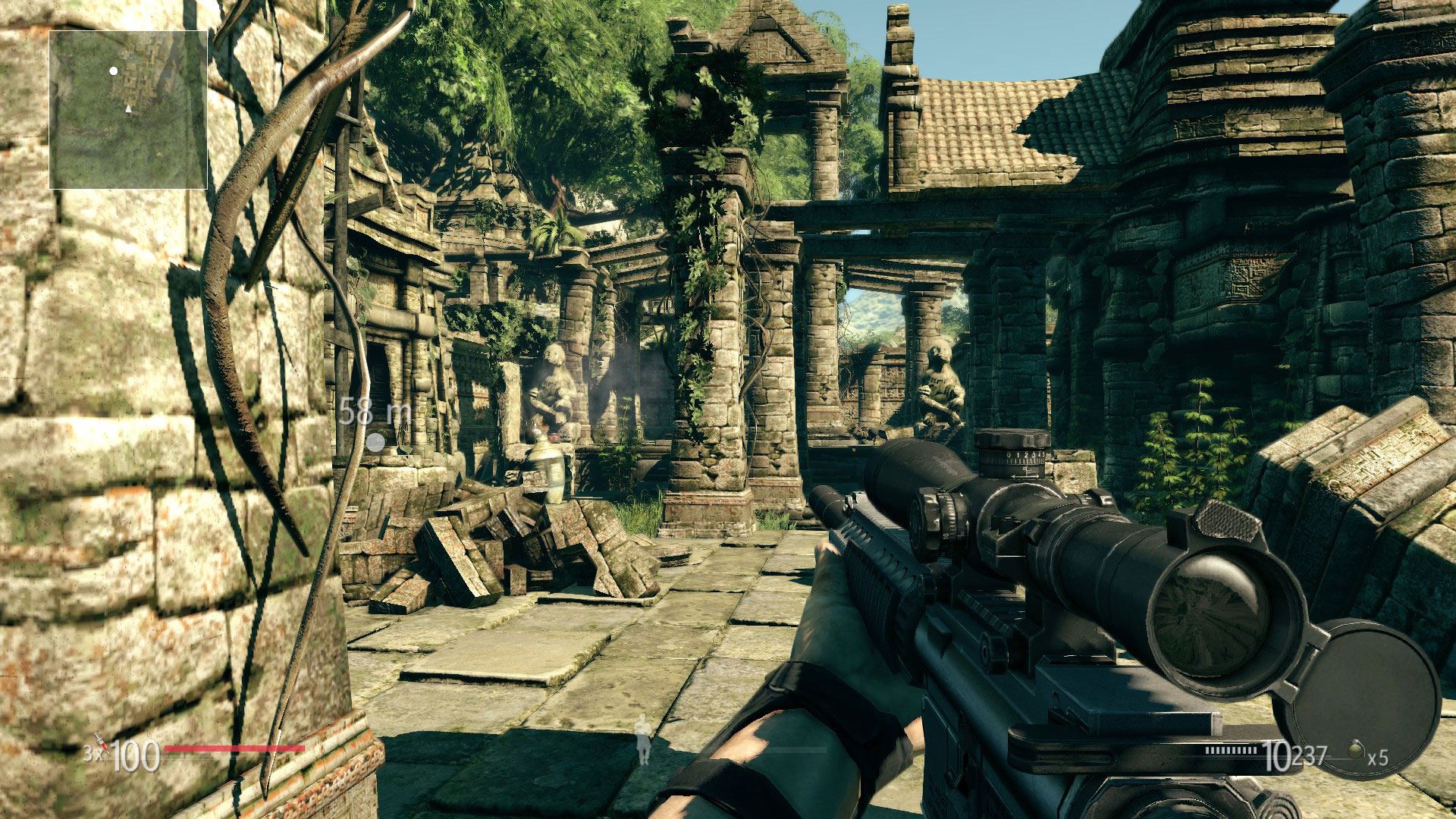Click the grenade icon
The width and height of the screenshot is (1456, 819).
[1354, 752]
